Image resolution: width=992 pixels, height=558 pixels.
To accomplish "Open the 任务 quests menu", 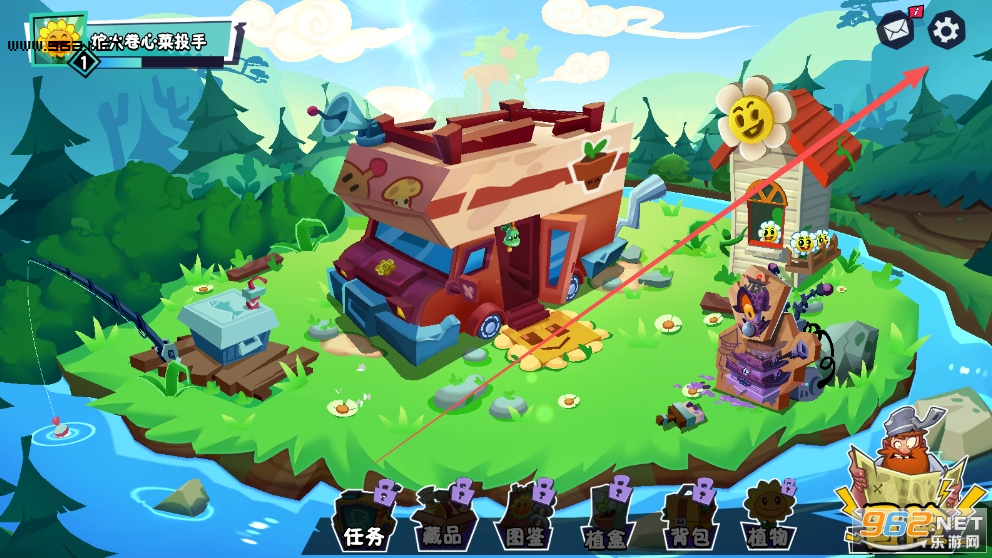I will click(364, 518).
